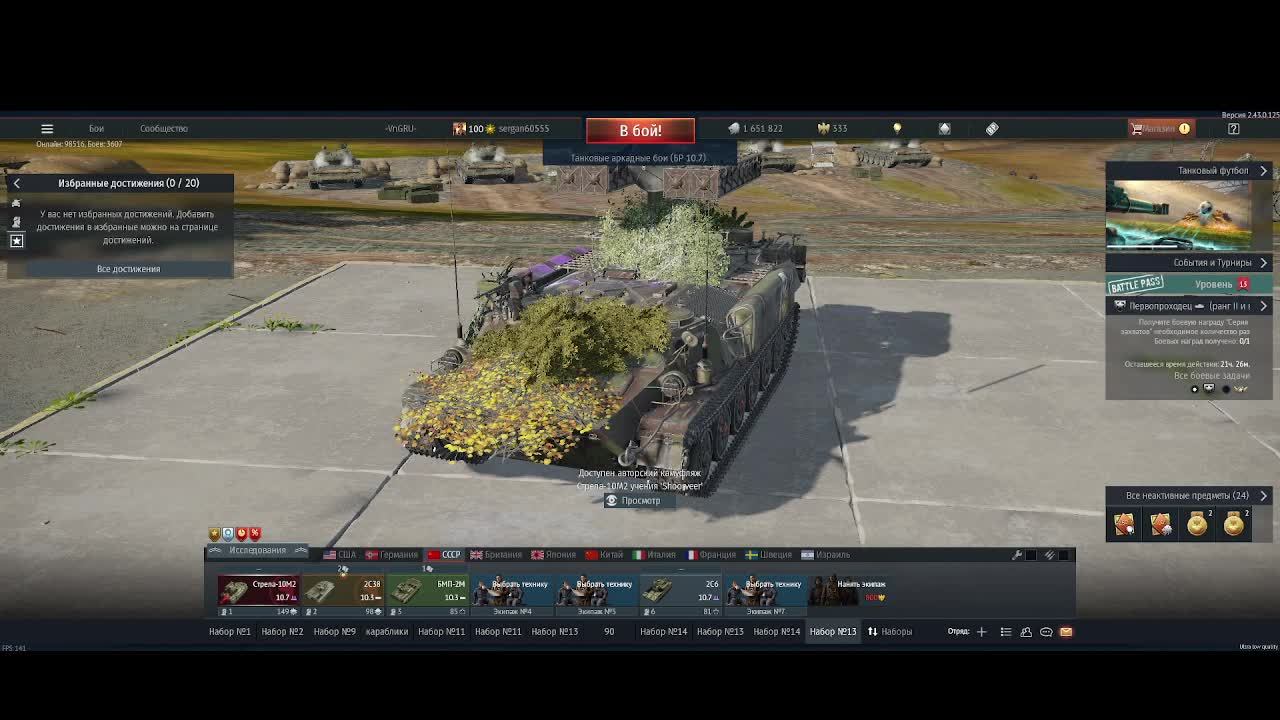Preview camouflage with 'Просмотр' button
The image size is (1280, 720).
(x=633, y=500)
